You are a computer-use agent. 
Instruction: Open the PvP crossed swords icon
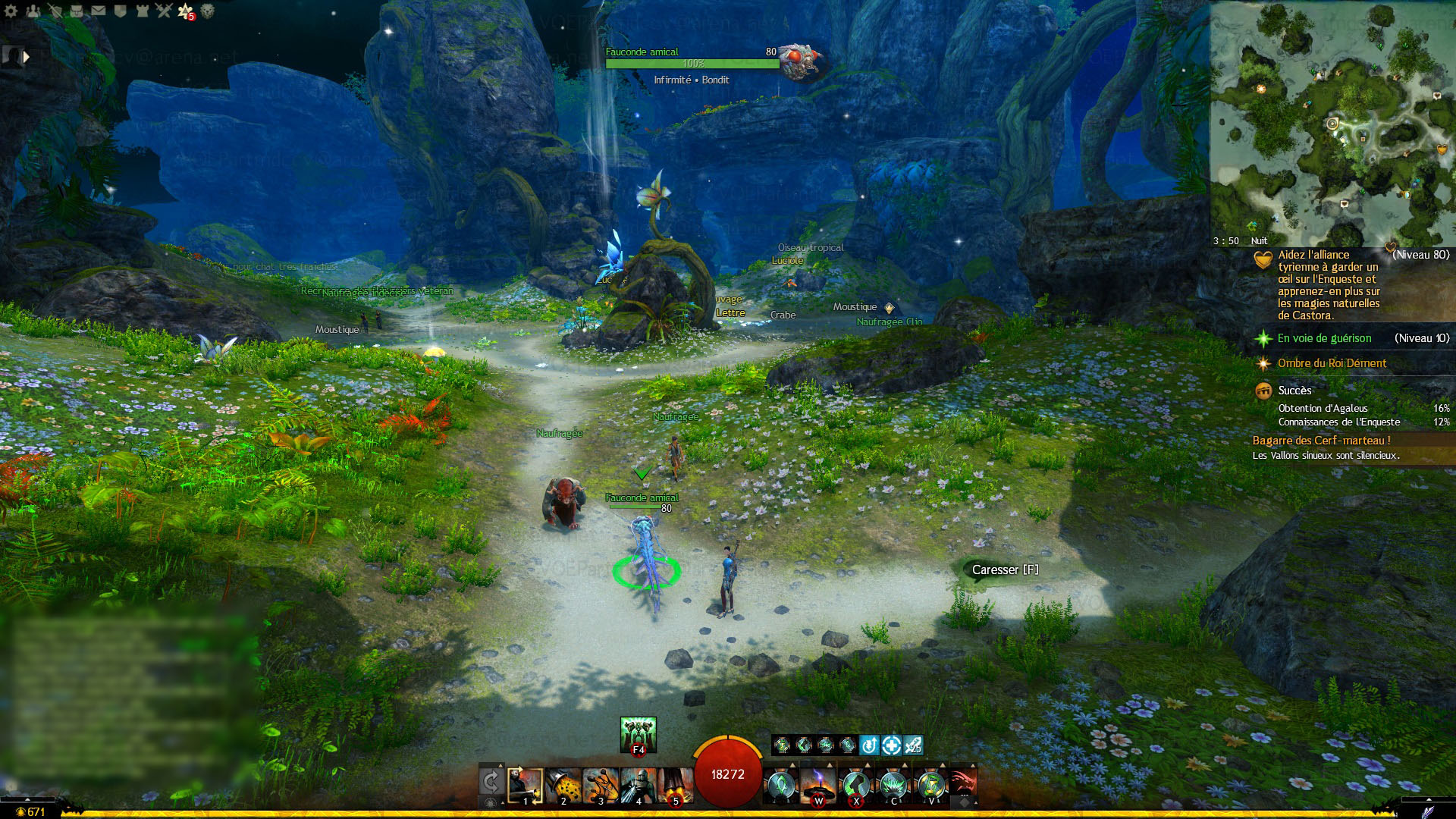click(x=164, y=11)
